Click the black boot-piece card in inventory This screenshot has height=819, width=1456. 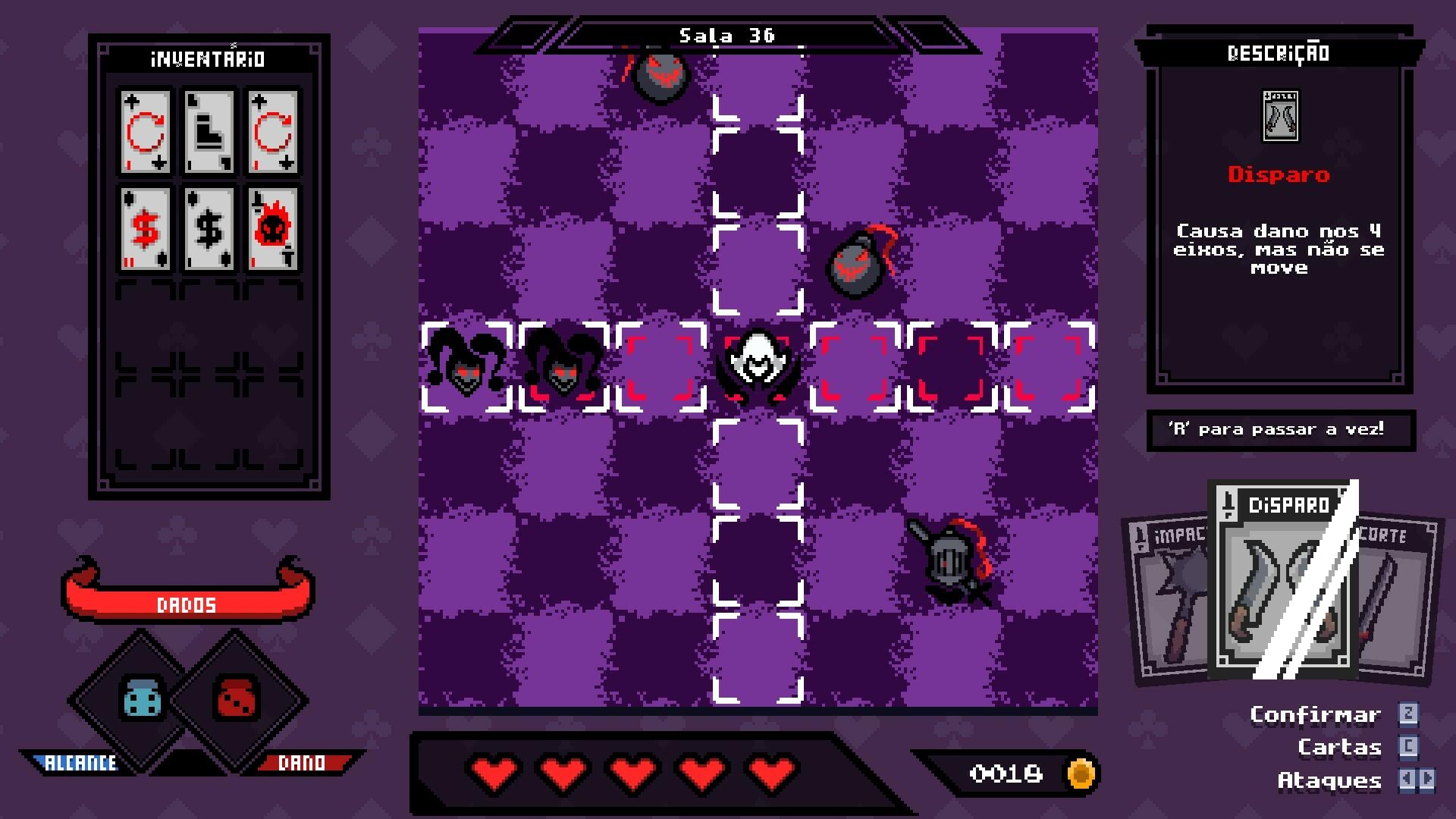click(207, 133)
